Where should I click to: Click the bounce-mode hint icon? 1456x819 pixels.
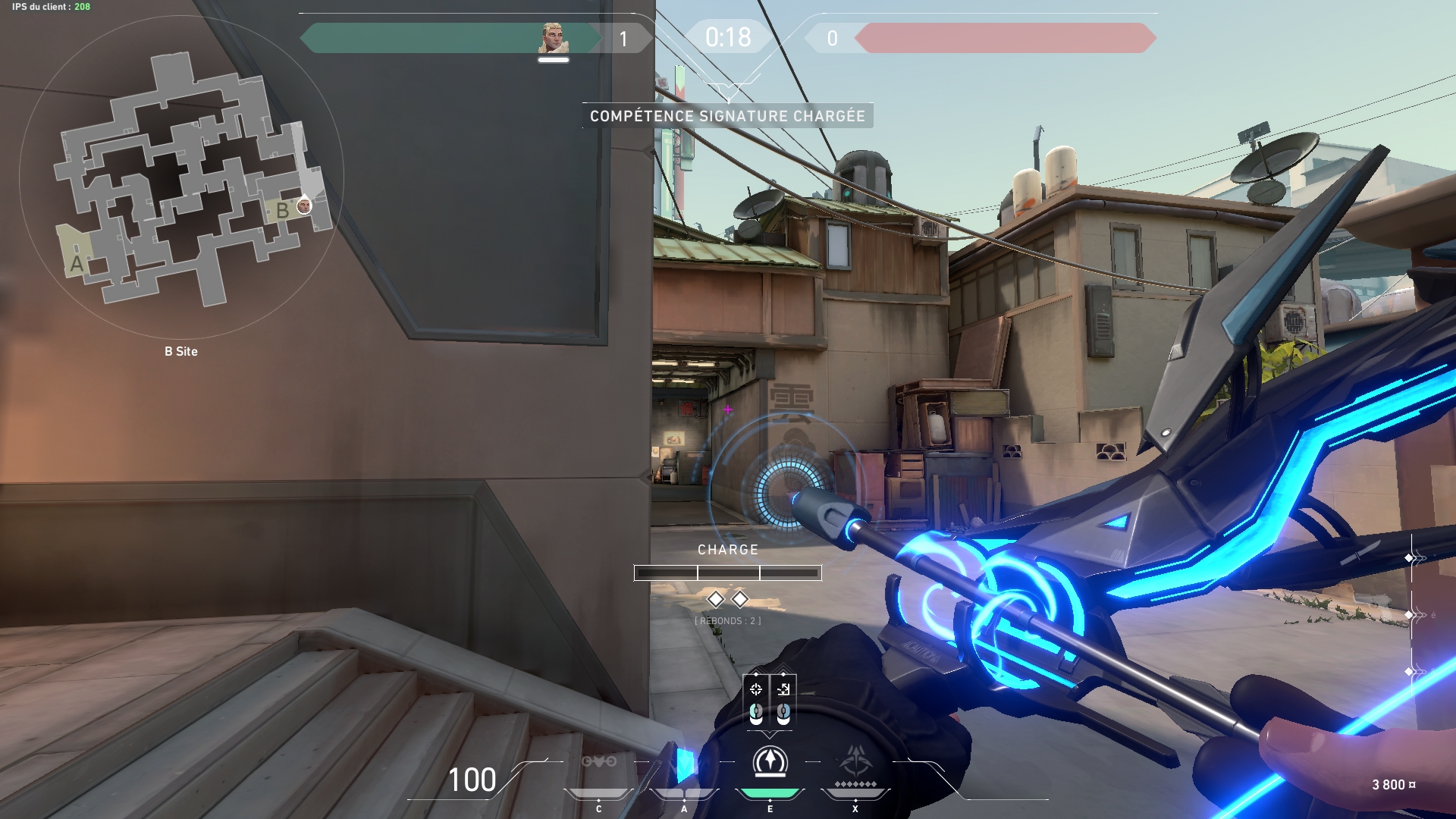pyautogui.click(x=783, y=689)
